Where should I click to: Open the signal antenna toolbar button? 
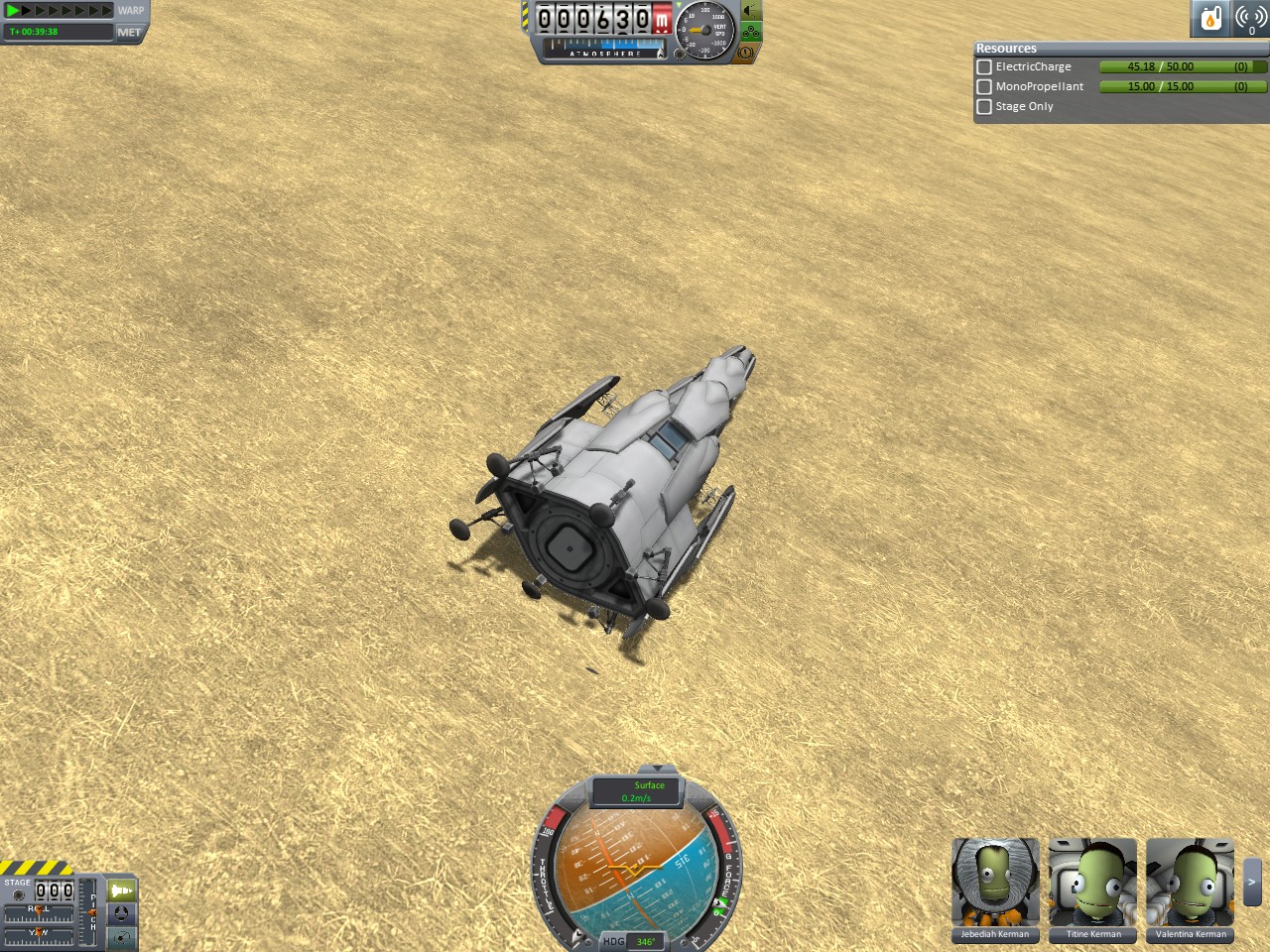pyautogui.click(x=1250, y=18)
